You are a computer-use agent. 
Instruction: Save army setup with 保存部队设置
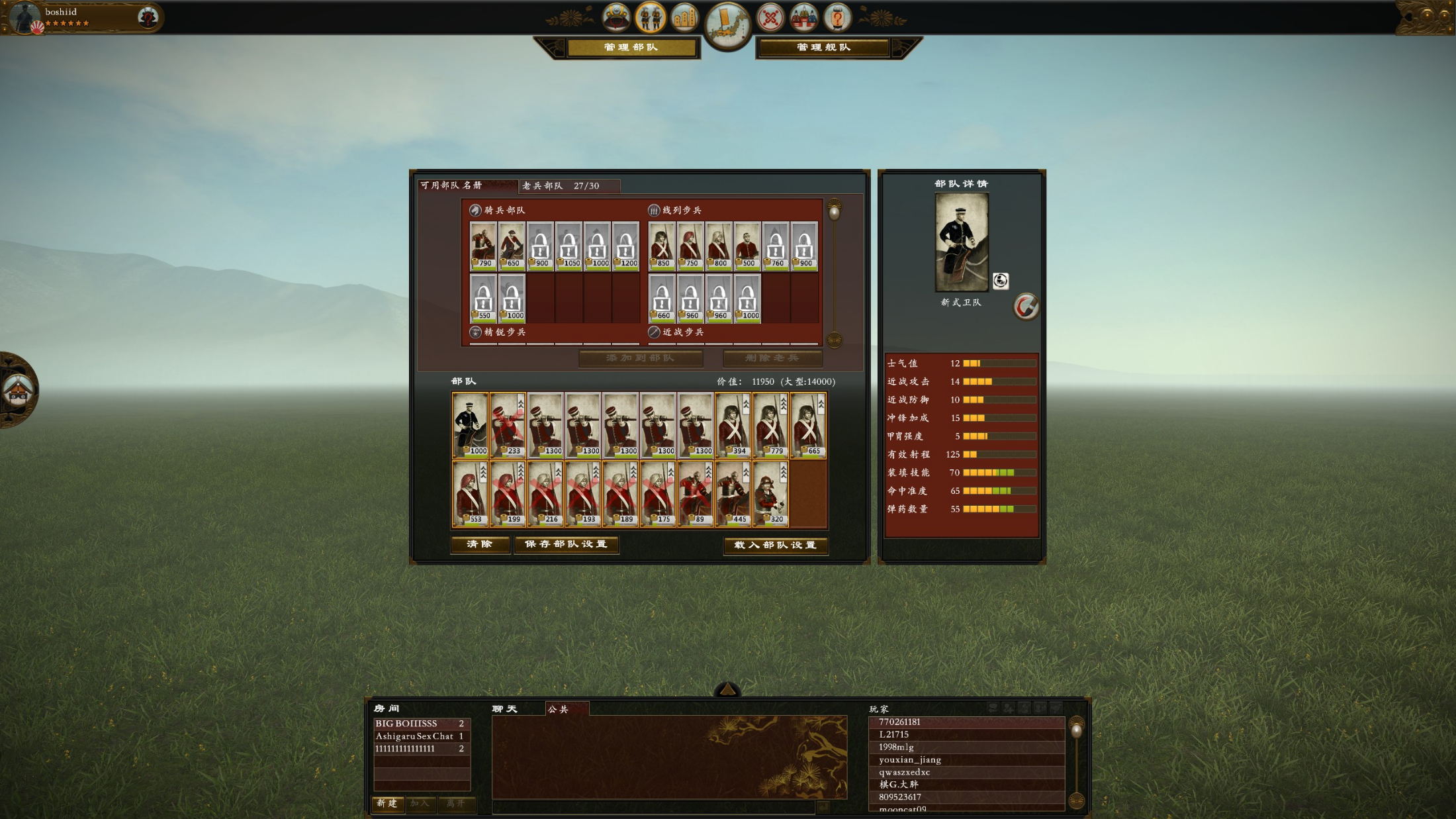coord(566,544)
